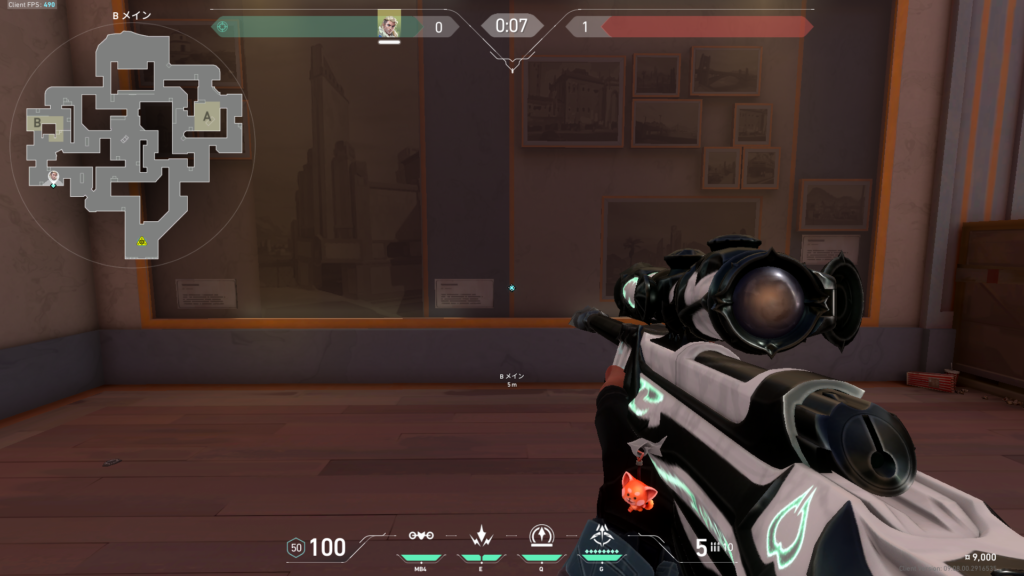Click the yellow spike icon on the minimap
Viewport: 1024px width, 576px height.
click(143, 241)
